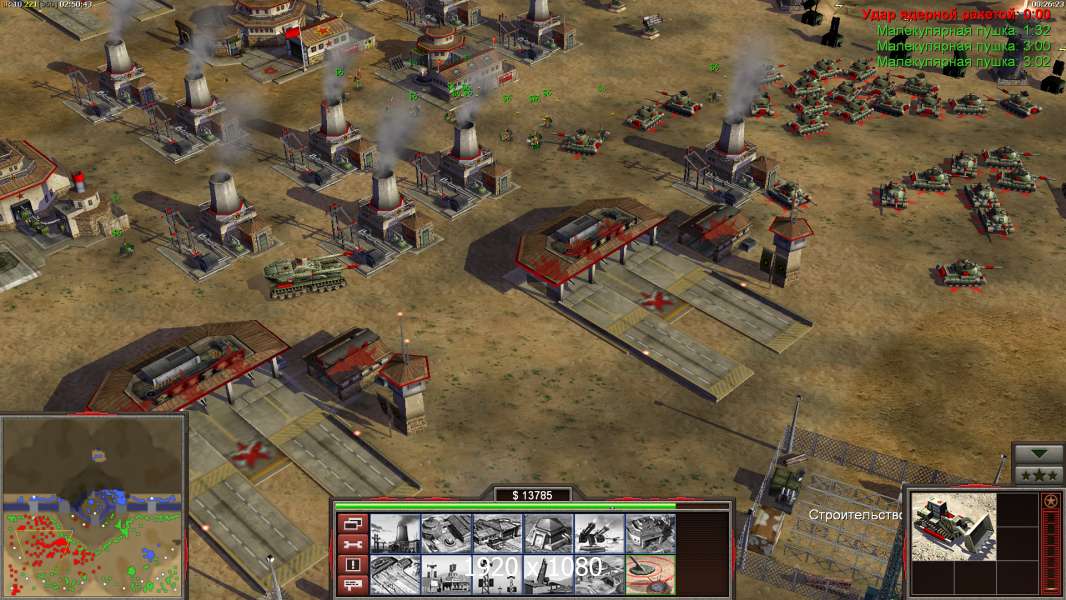Viewport: 1066px width, 600px height.
Task: Select the Airfield build icon
Action: coord(395,575)
